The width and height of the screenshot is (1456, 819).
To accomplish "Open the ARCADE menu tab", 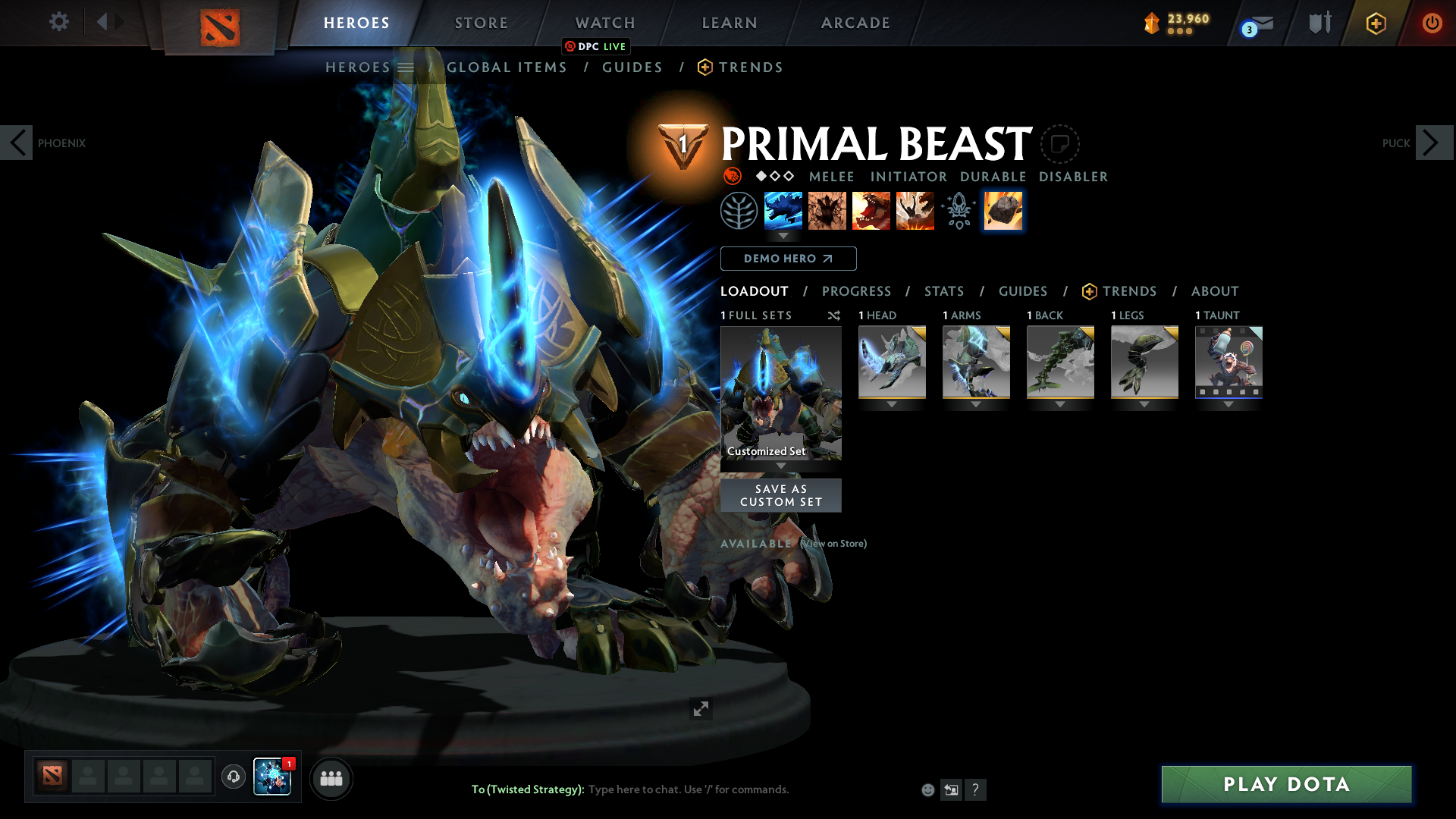I will point(855,23).
